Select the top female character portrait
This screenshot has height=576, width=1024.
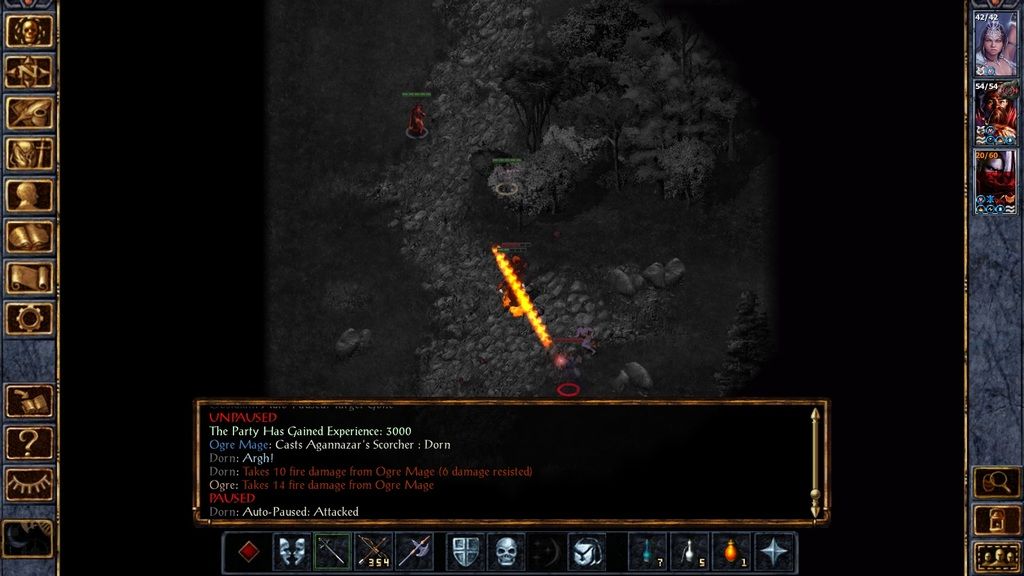click(x=995, y=45)
